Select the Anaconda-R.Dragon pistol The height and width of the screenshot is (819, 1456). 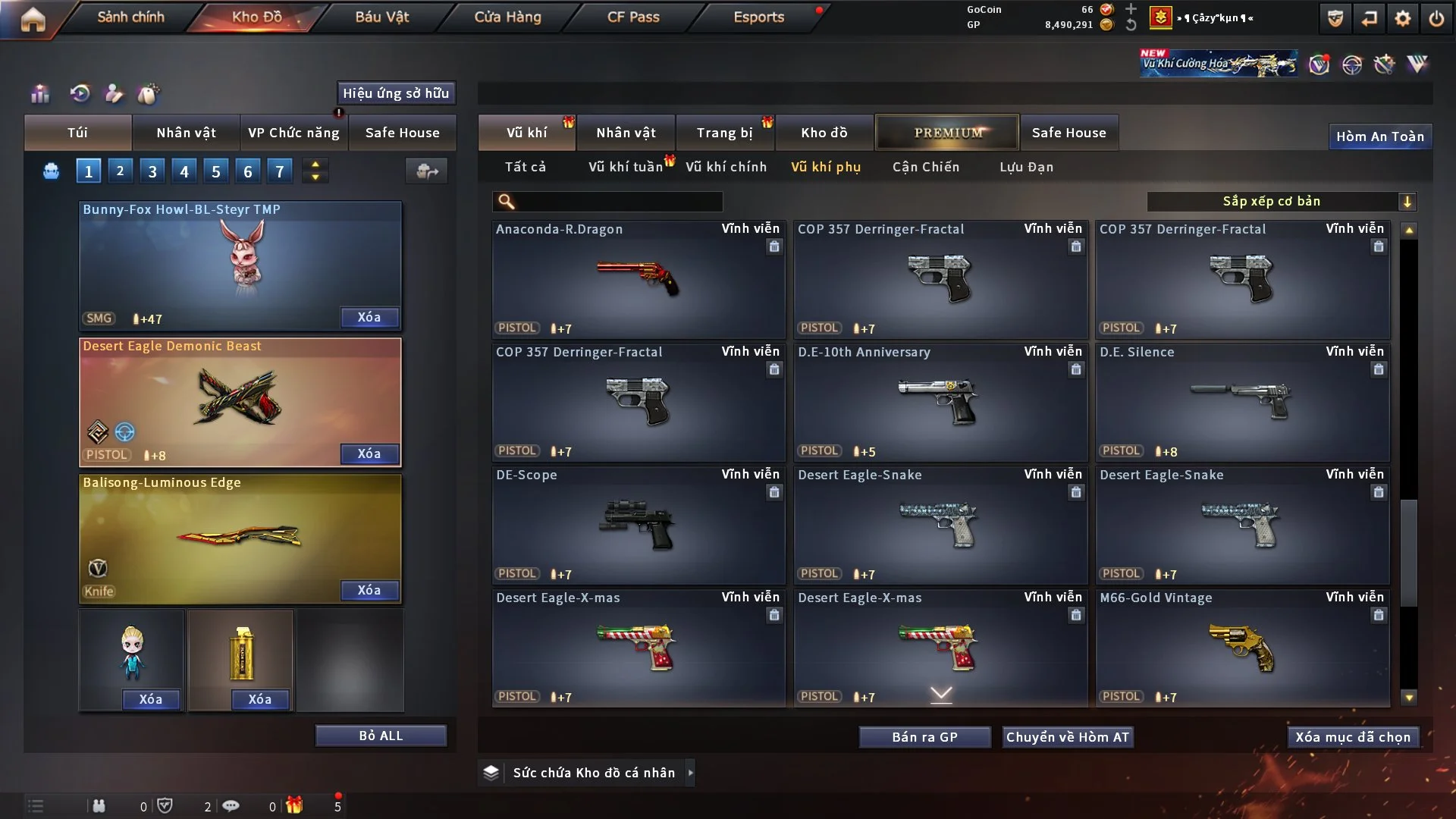point(638,279)
